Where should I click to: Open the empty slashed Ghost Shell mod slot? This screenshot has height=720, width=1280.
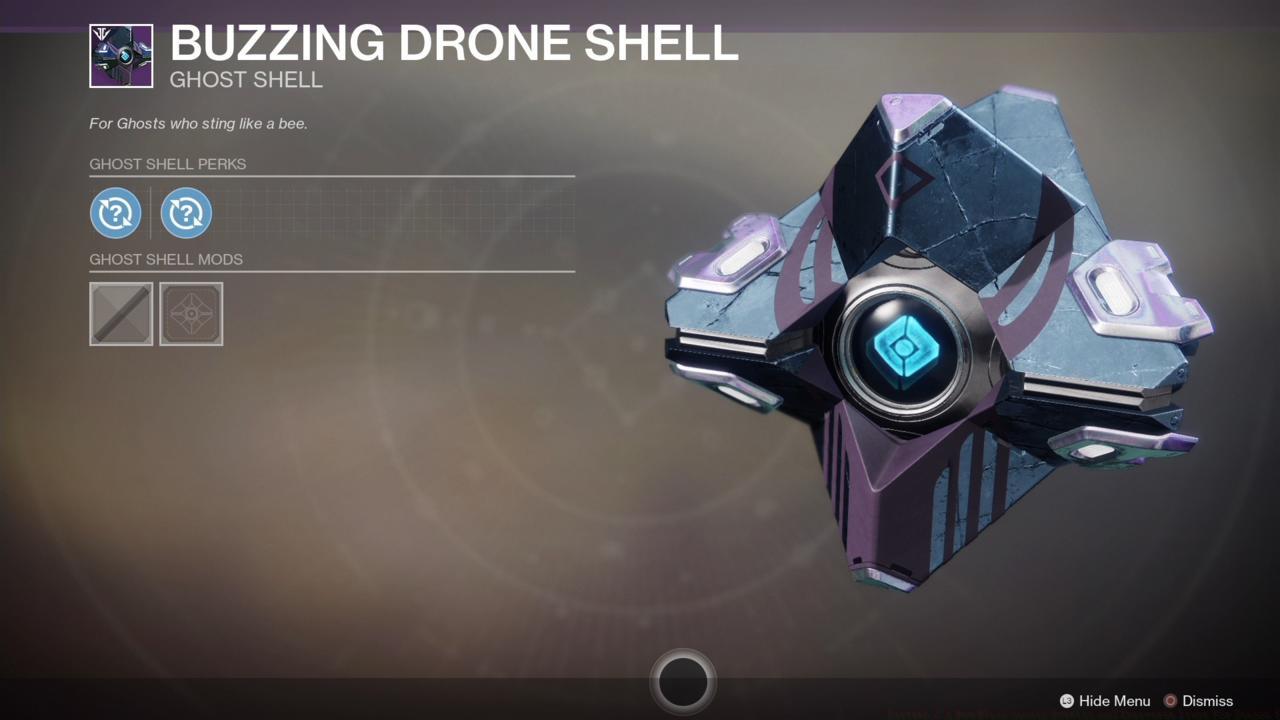coord(120,313)
